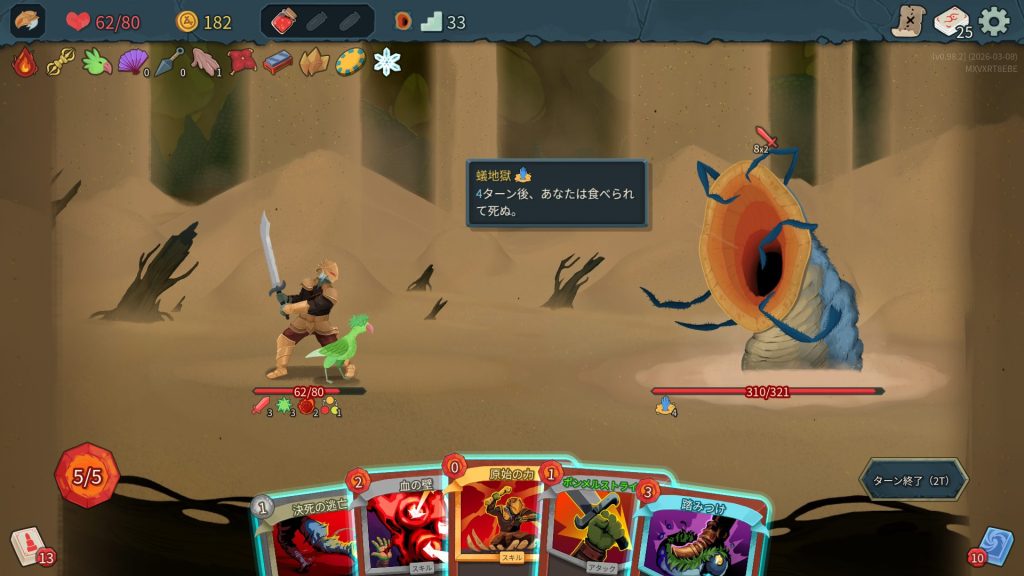Inspect the kunai relic

[168, 62]
